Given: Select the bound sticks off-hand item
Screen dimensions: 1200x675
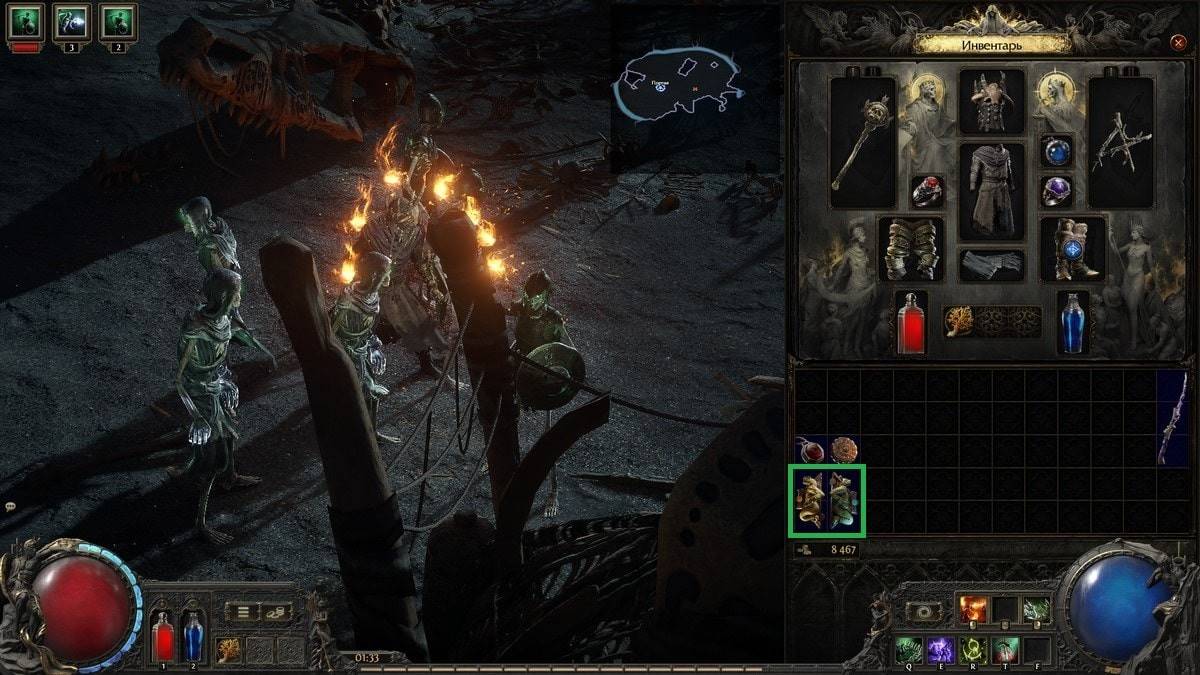Looking at the screenshot, I should 1121,143.
